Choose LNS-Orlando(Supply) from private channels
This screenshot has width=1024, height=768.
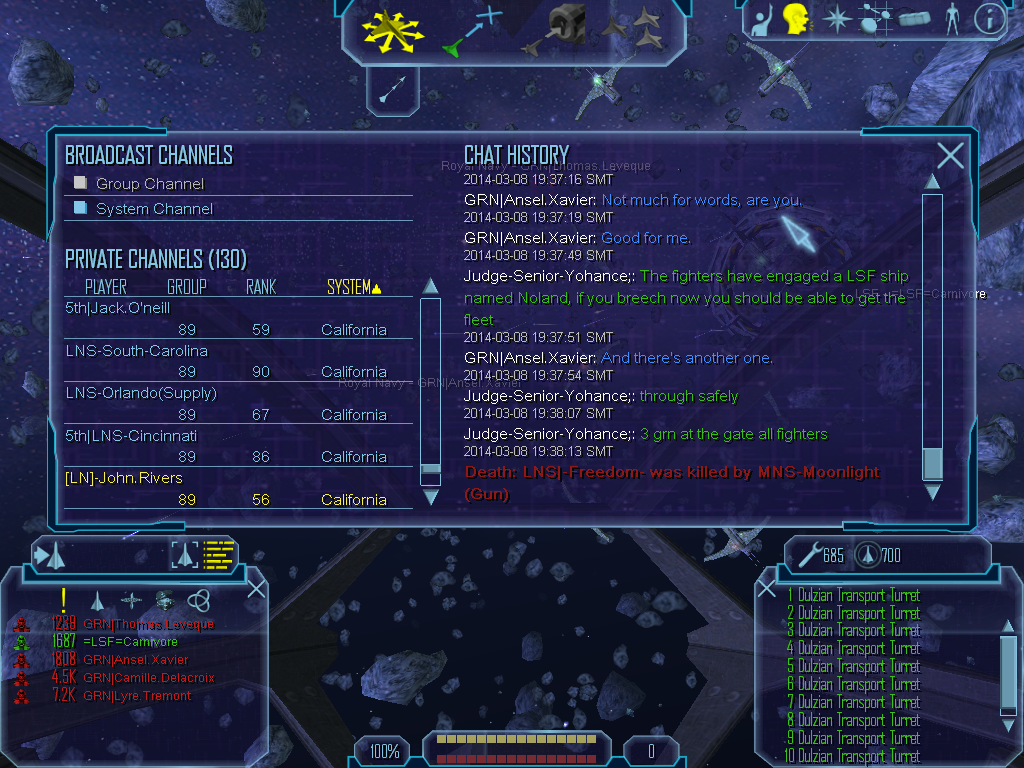pyautogui.click(x=141, y=393)
